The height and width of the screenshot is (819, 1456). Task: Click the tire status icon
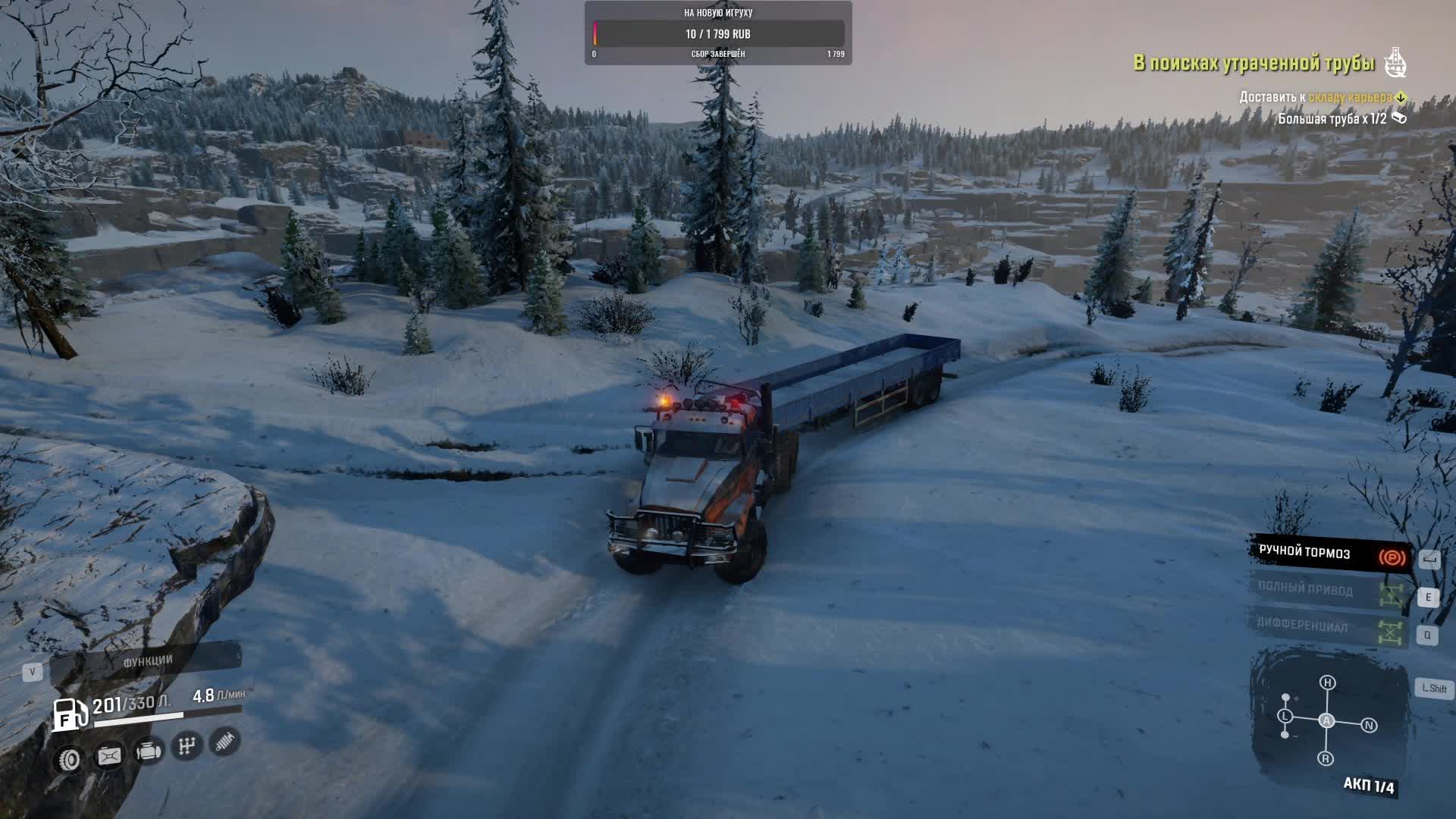coord(70,759)
